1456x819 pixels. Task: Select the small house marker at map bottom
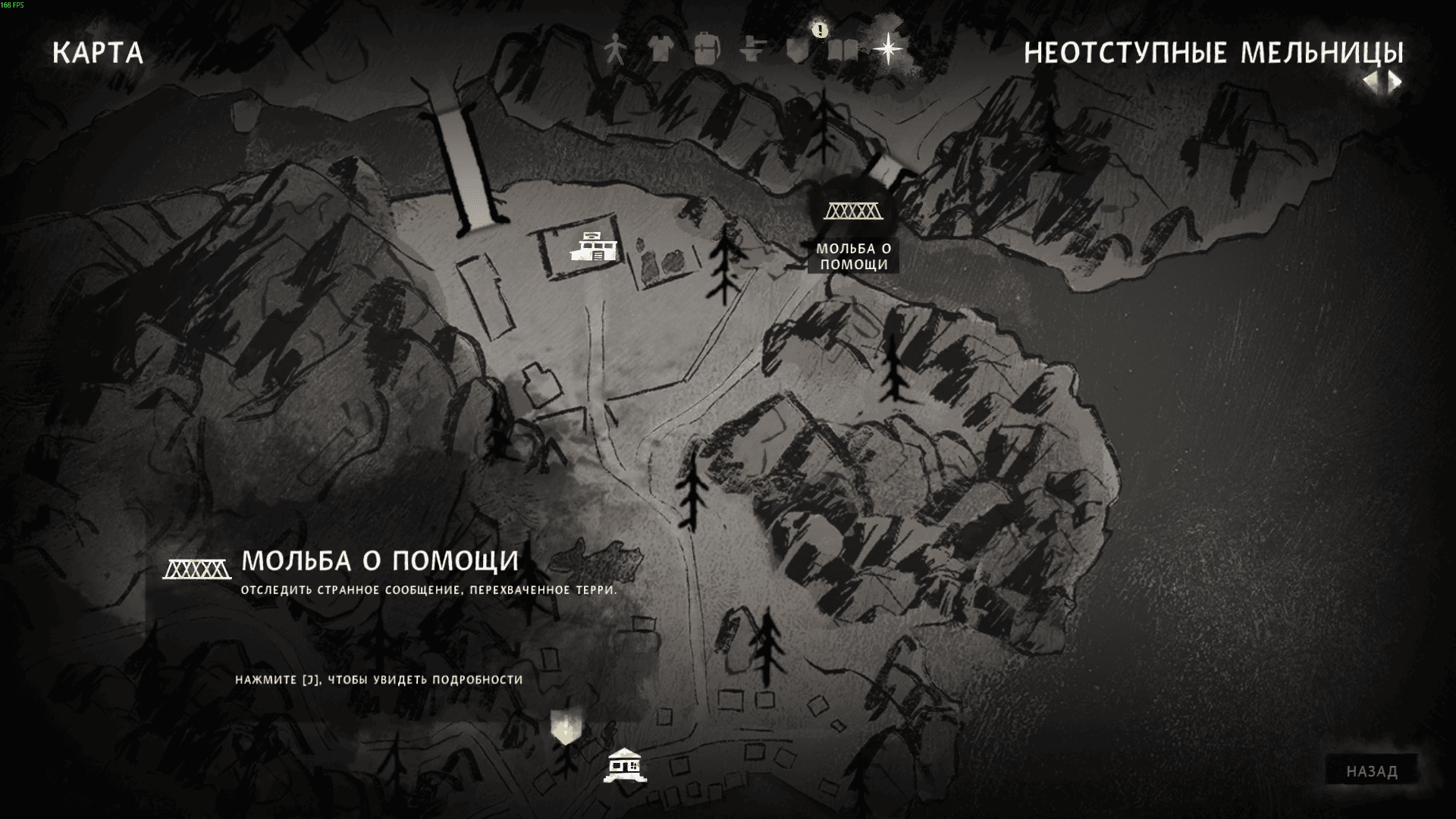pyautogui.click(x=625, y=765)
